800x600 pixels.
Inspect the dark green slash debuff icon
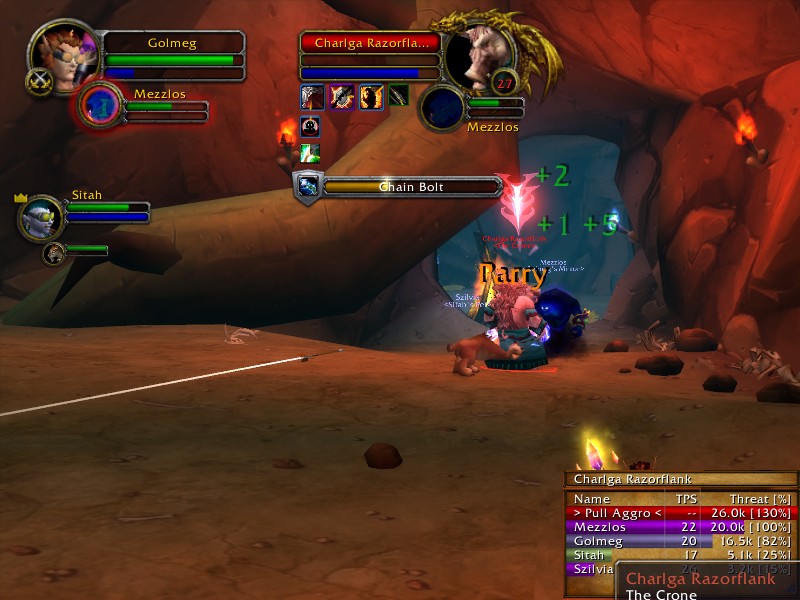399,96
